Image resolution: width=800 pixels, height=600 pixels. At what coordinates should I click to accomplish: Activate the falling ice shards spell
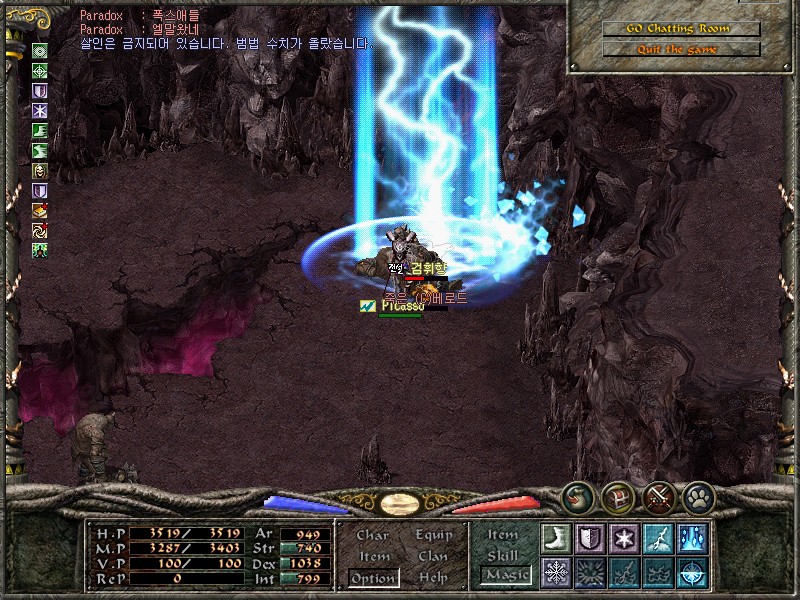pos(692,537)
